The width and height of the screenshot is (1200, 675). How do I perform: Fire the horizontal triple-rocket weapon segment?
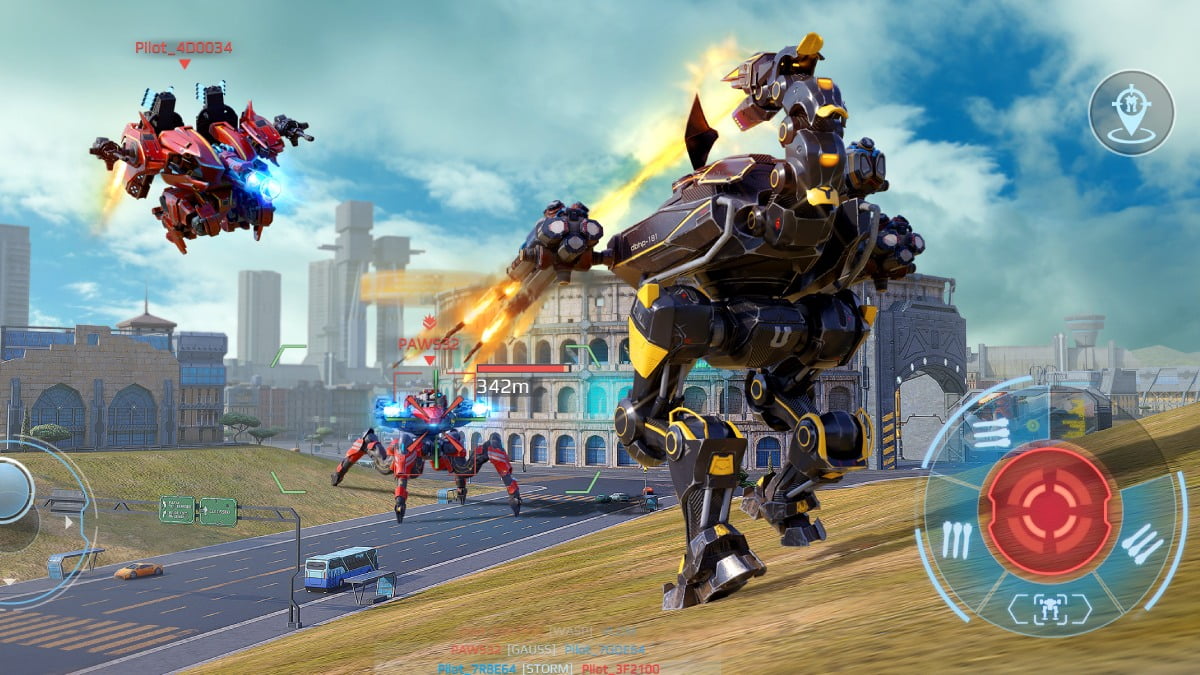coord(991,432)
